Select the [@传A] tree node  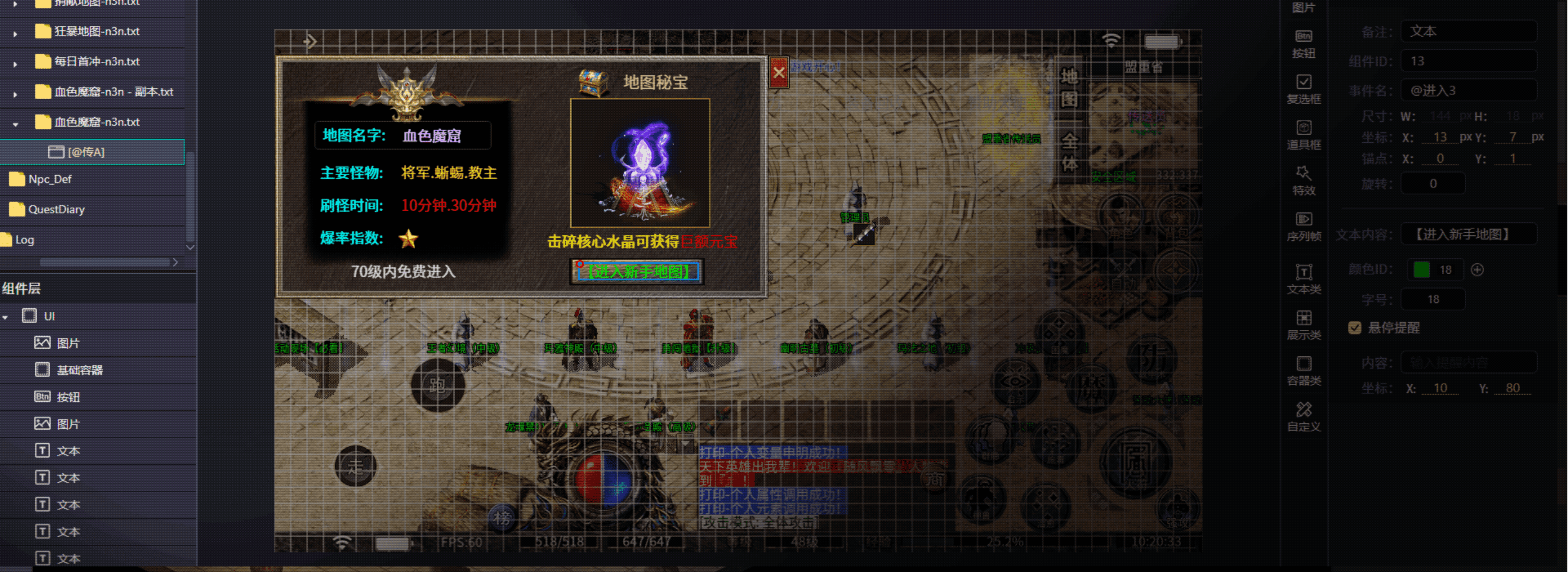(86, 152)
